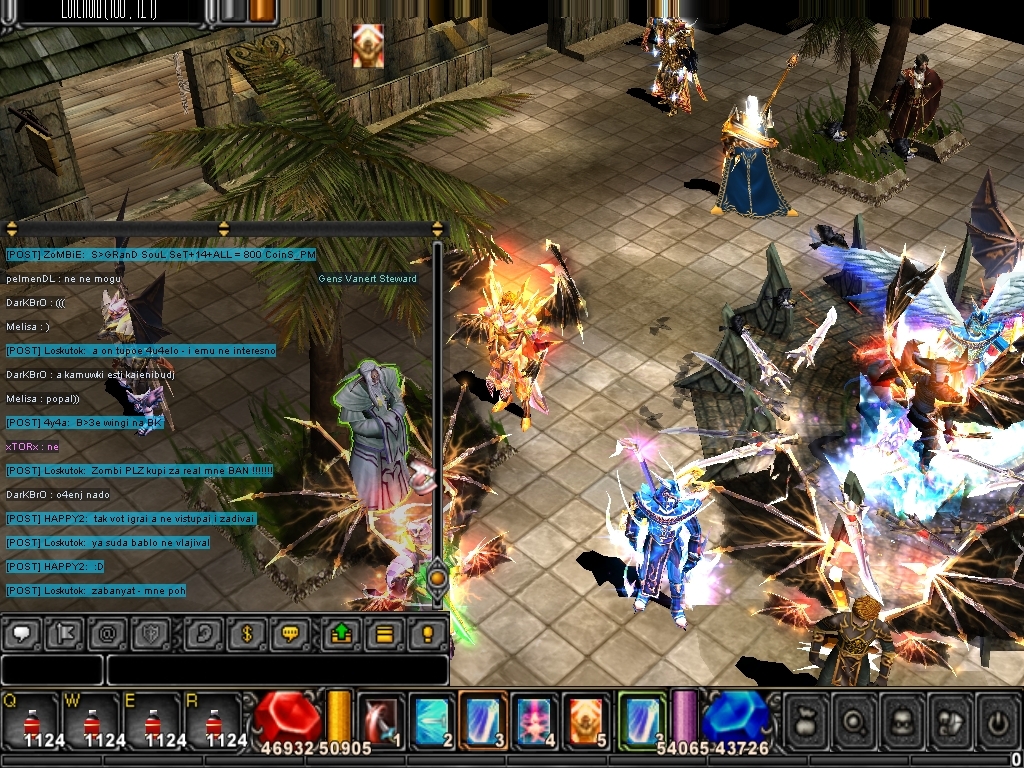Click the yellow stacked lines button
Image resolution: width=1024 pixels, height=768 pixels.
tap(382, 633)
